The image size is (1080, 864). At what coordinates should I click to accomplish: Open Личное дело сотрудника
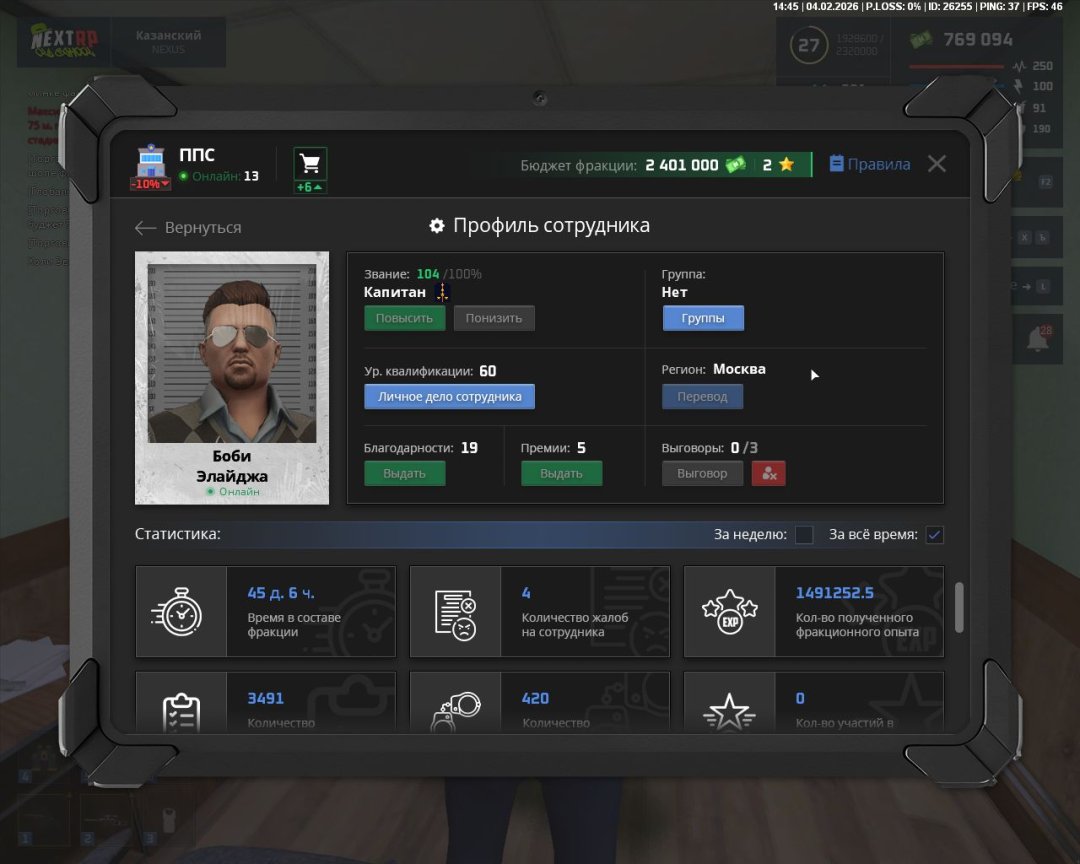[x=449, y=396]
